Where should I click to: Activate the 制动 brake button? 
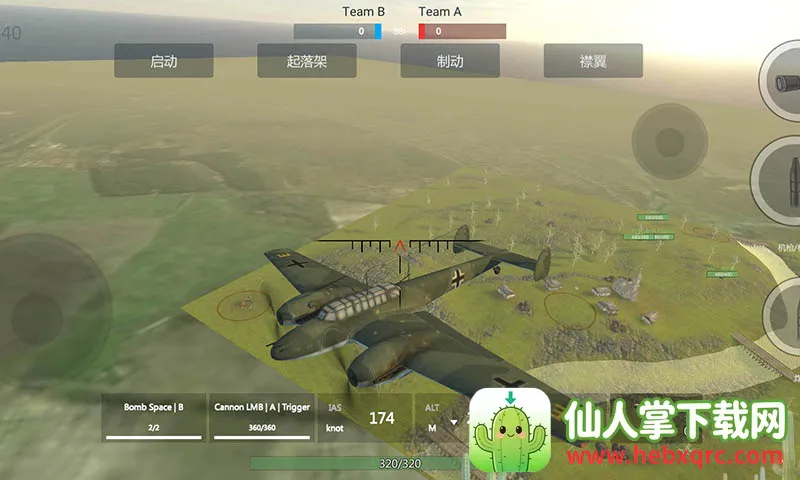(x=450, y=61)
